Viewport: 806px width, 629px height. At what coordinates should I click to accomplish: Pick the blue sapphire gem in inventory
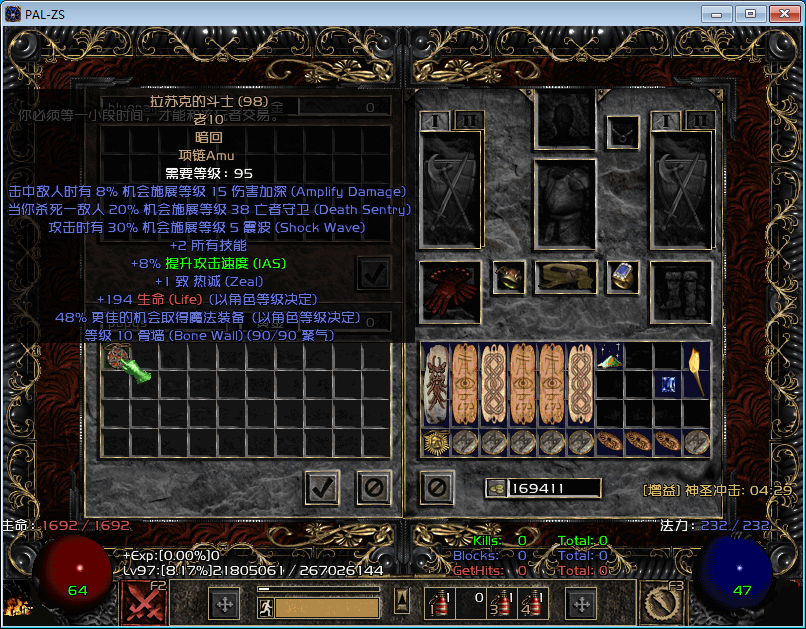[668, 384]
